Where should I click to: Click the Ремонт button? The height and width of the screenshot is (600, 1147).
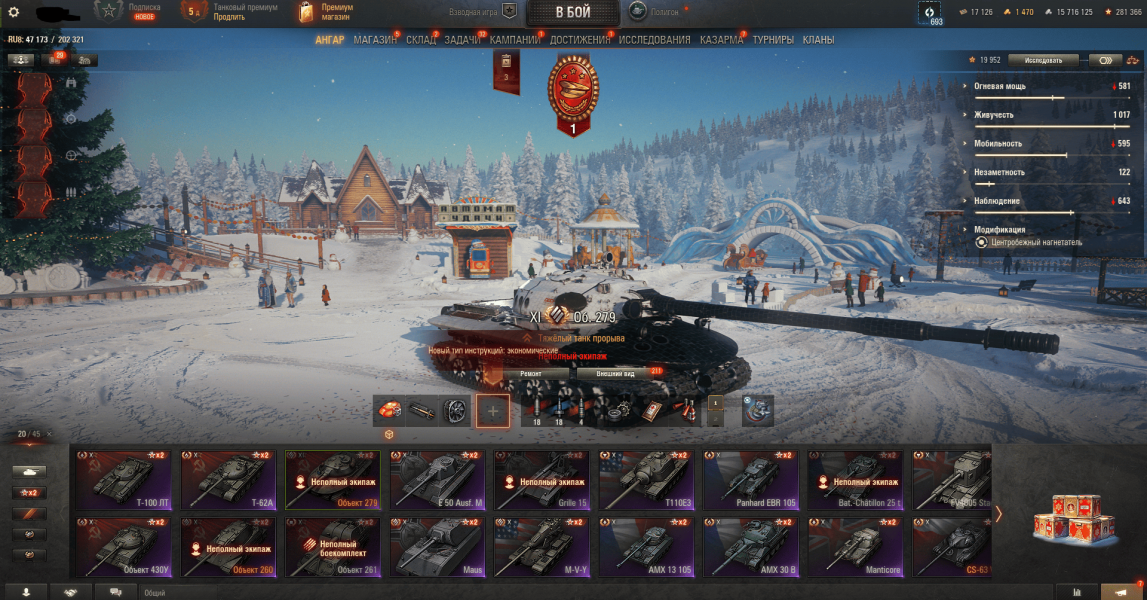(x=530, y=373)
